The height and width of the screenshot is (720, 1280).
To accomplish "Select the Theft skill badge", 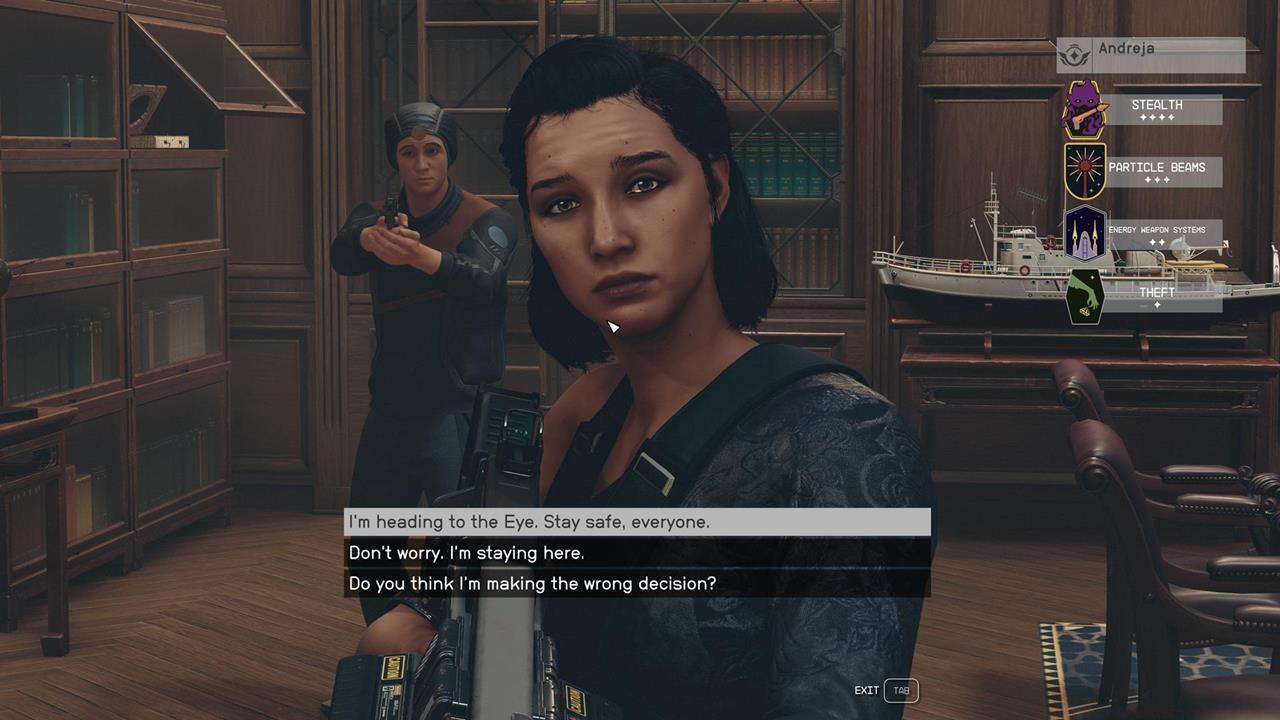I will click(1086, 296).
